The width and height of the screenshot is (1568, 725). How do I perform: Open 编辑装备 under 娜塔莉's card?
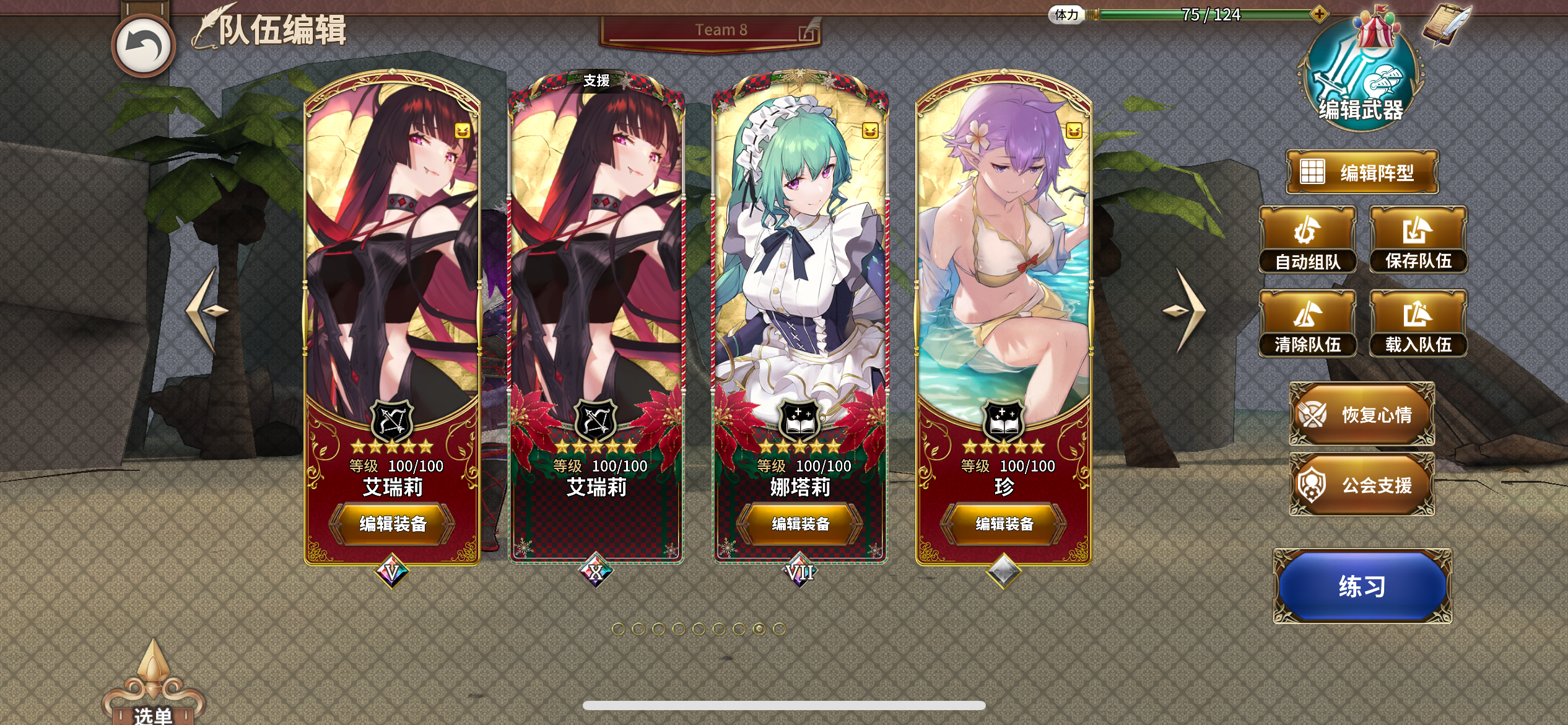click(x=800, y=524)
